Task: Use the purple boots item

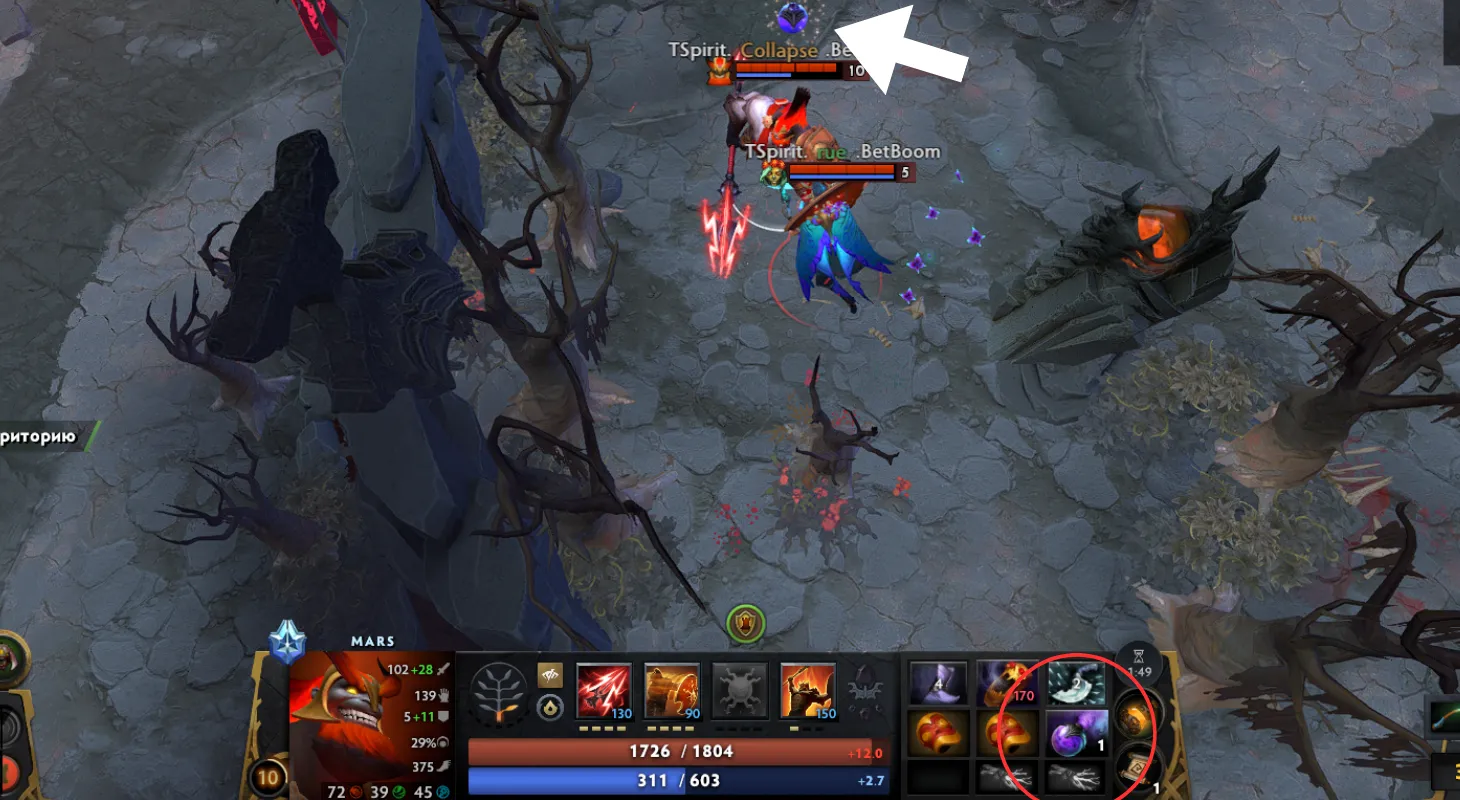Action: coord(938,683)
